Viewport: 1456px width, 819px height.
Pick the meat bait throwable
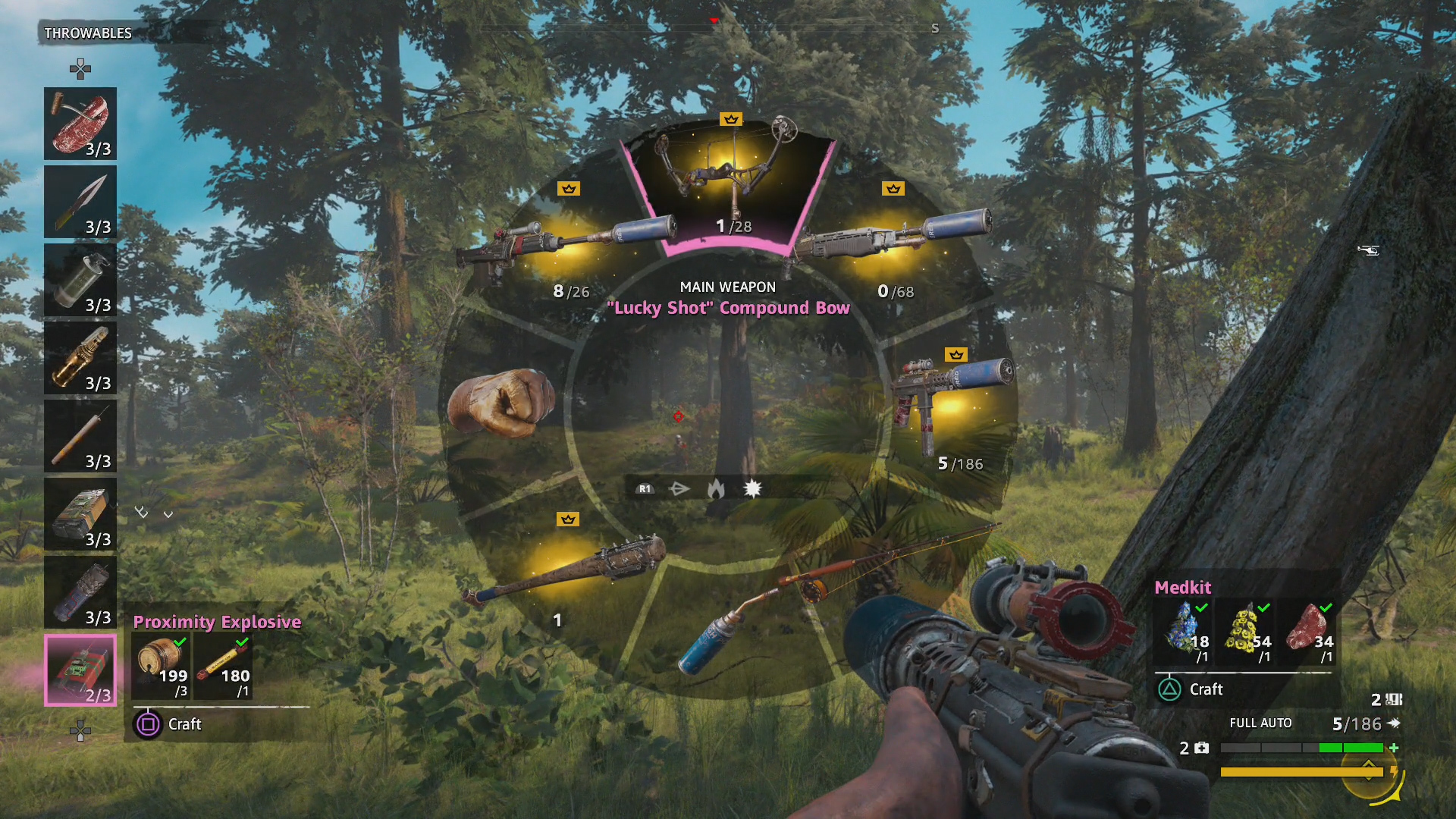(x=80, y=124)
